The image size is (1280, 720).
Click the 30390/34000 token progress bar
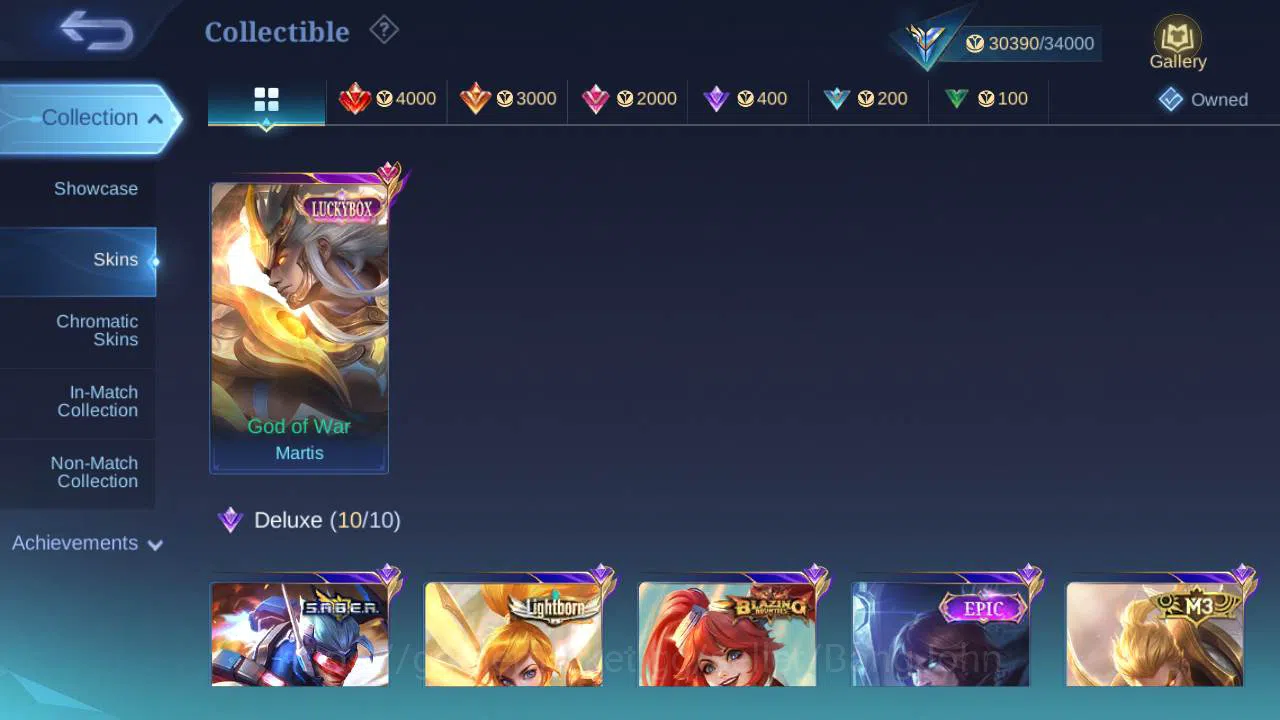(1030, 43)
